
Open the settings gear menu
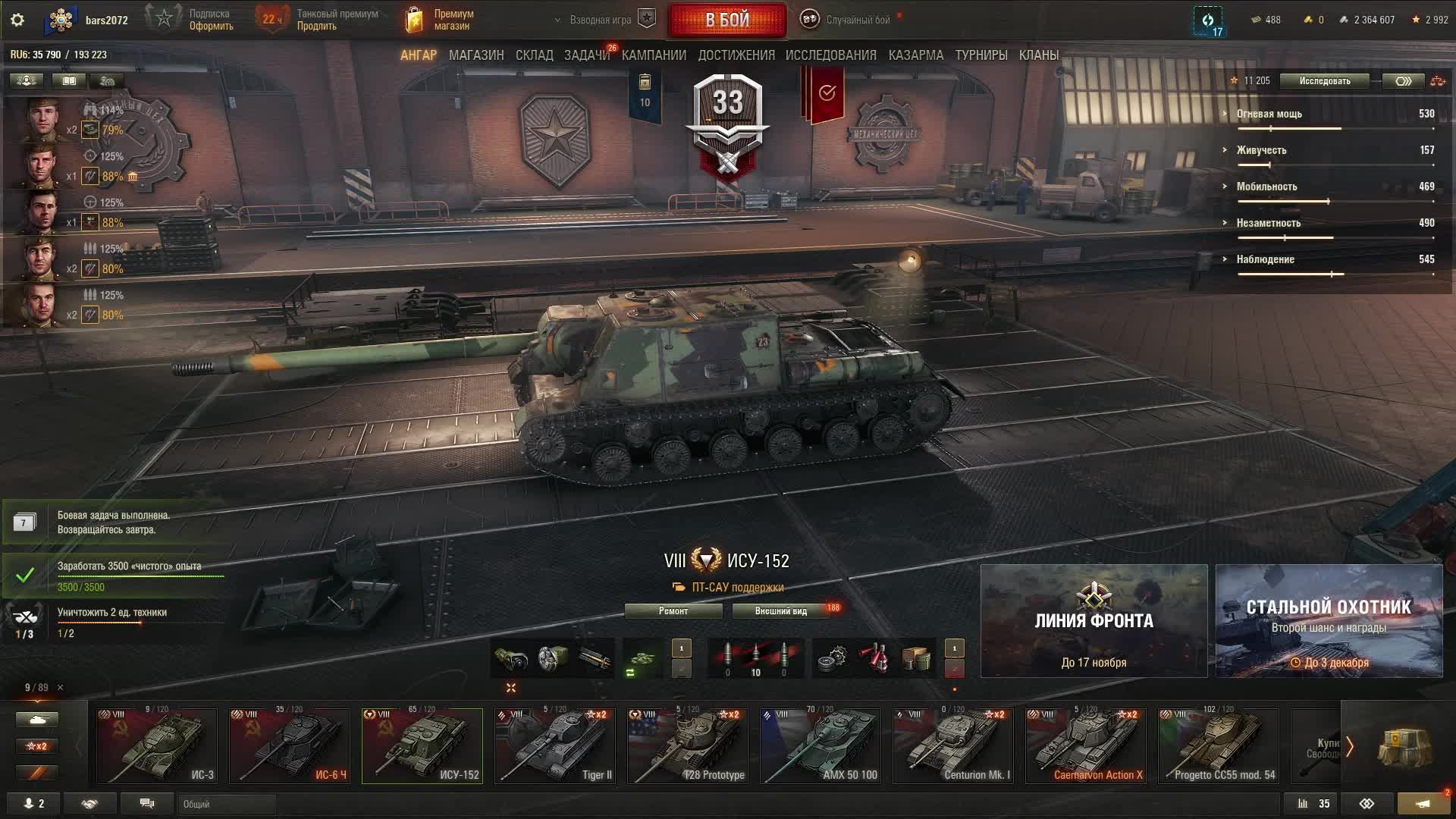[17, 20]
